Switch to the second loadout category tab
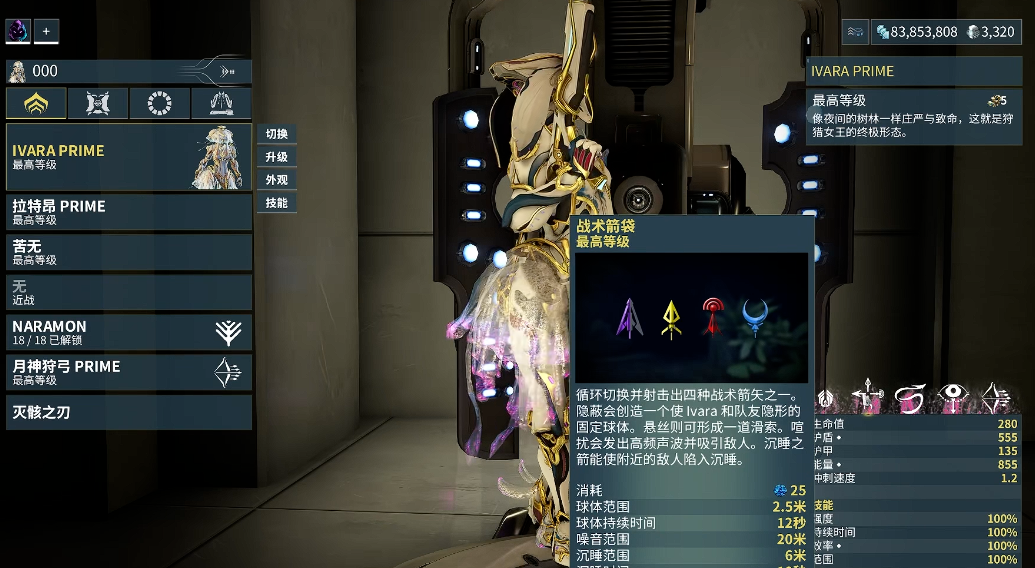This screenshot has height=568, width=1035. (98, 103)
